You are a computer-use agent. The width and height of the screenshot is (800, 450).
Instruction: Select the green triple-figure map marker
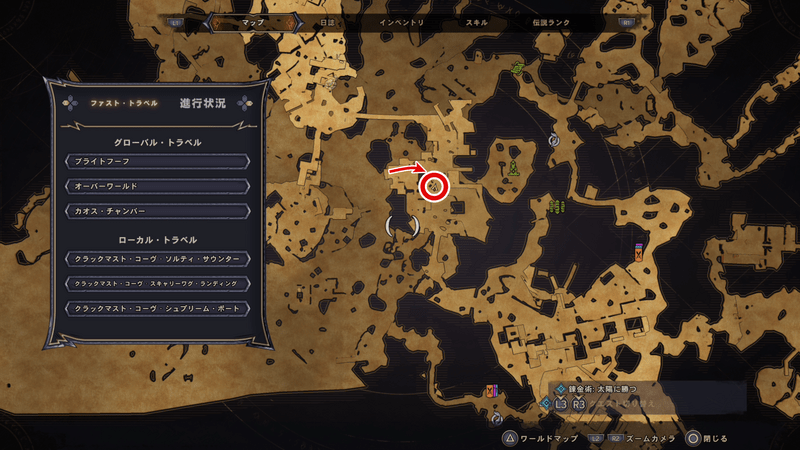(x=555, y=207)
